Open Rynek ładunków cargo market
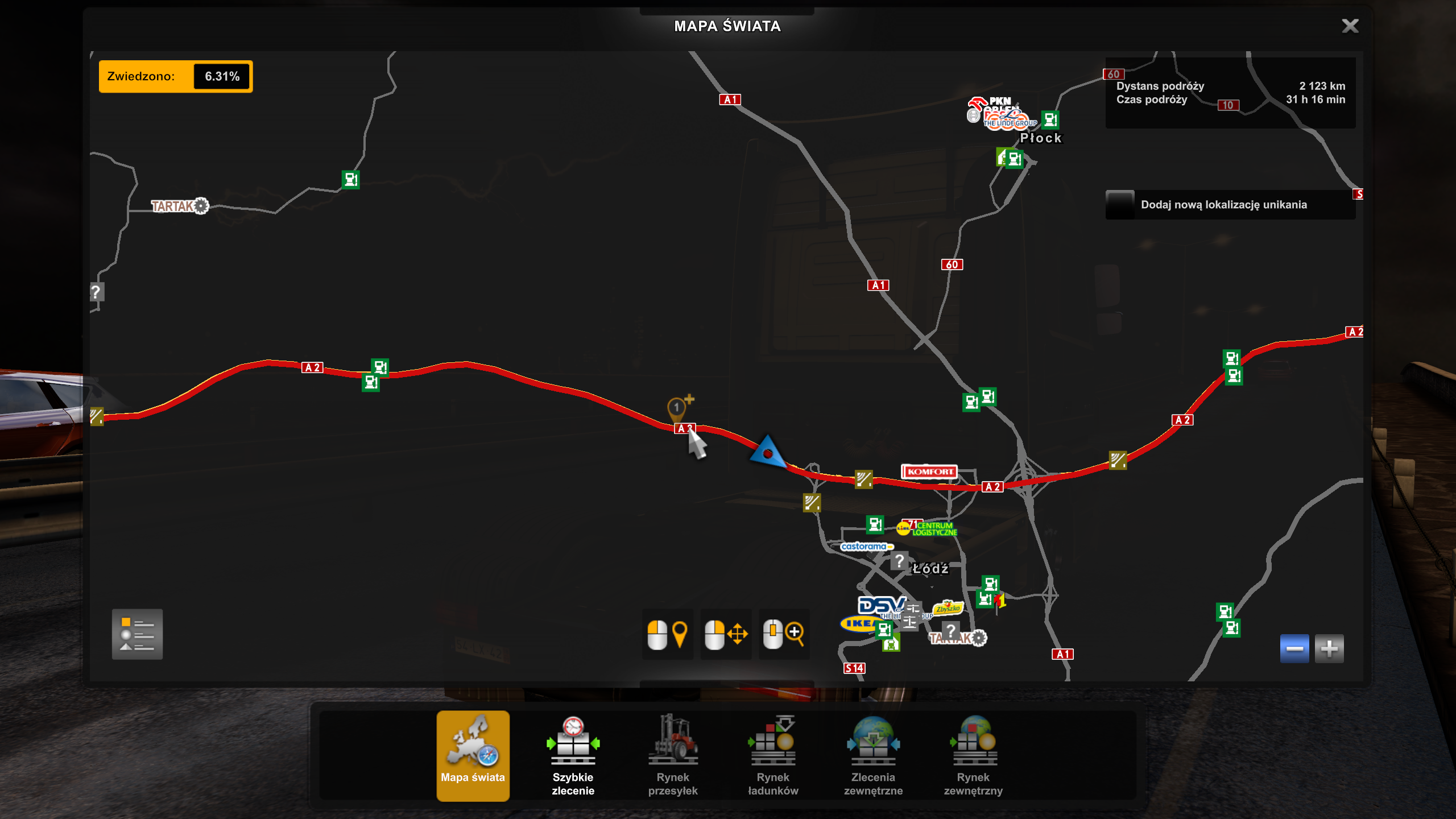Screen dimensions: 1456x819 tap(773, 755)
